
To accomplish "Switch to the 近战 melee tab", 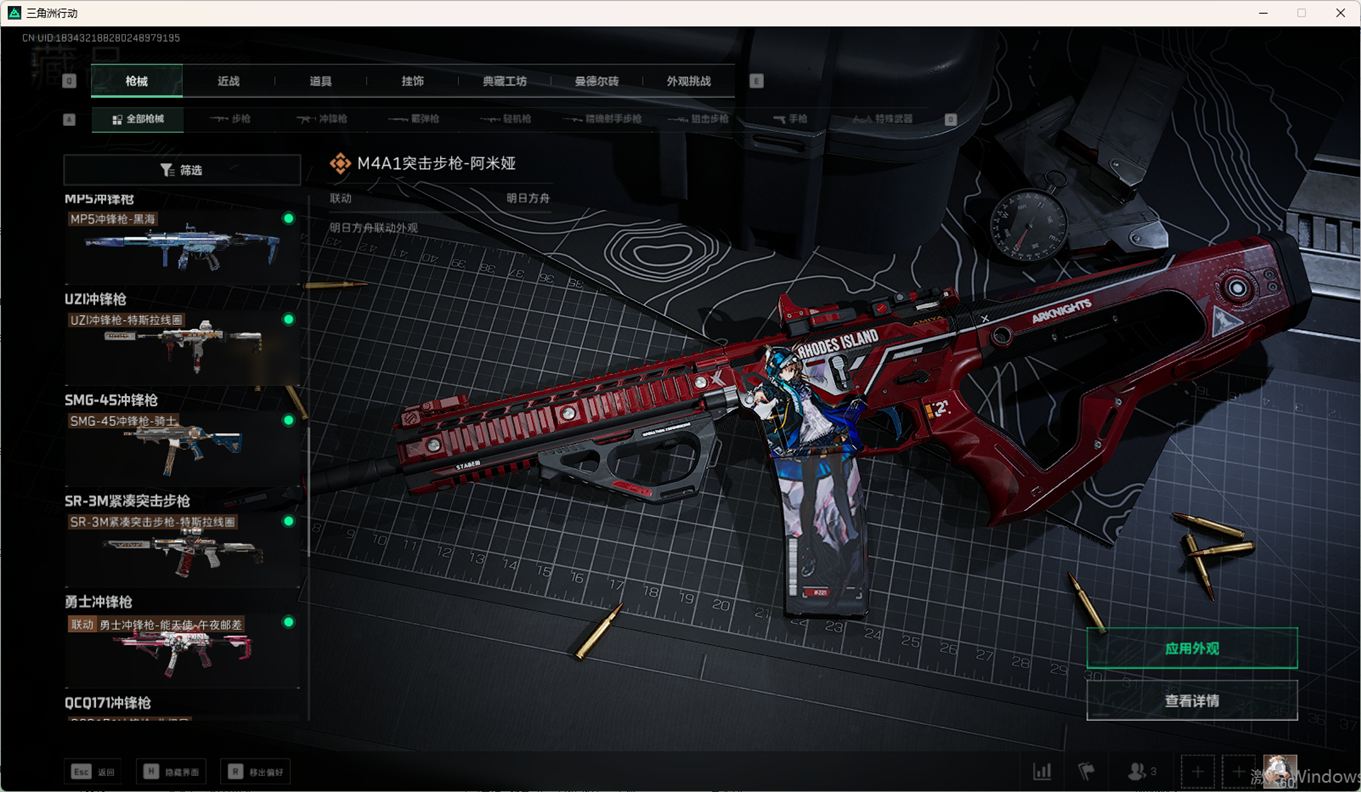I will point(228,81).
